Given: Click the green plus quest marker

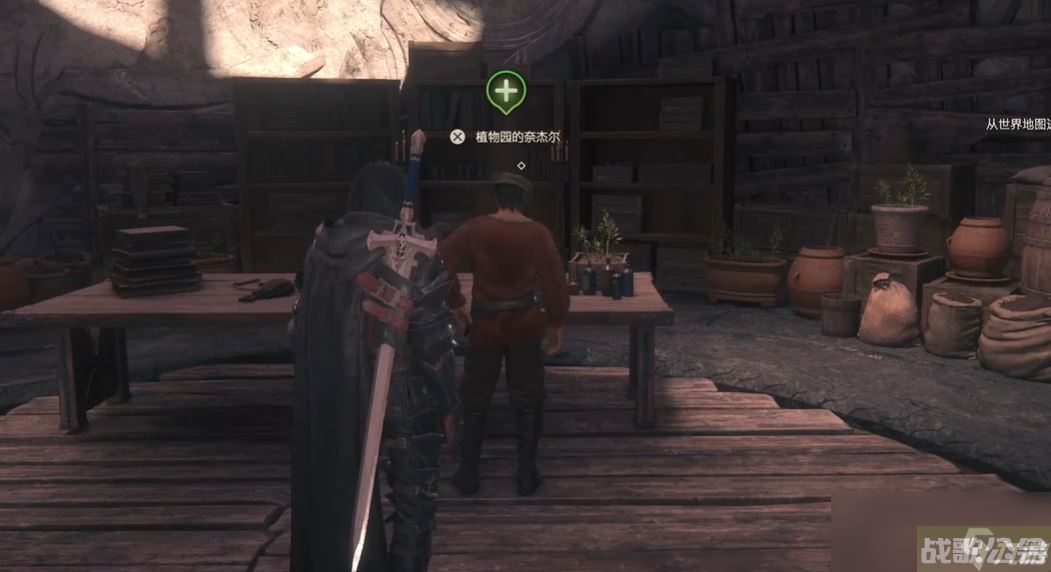Looking at the screenshot, I should point(506,91).
